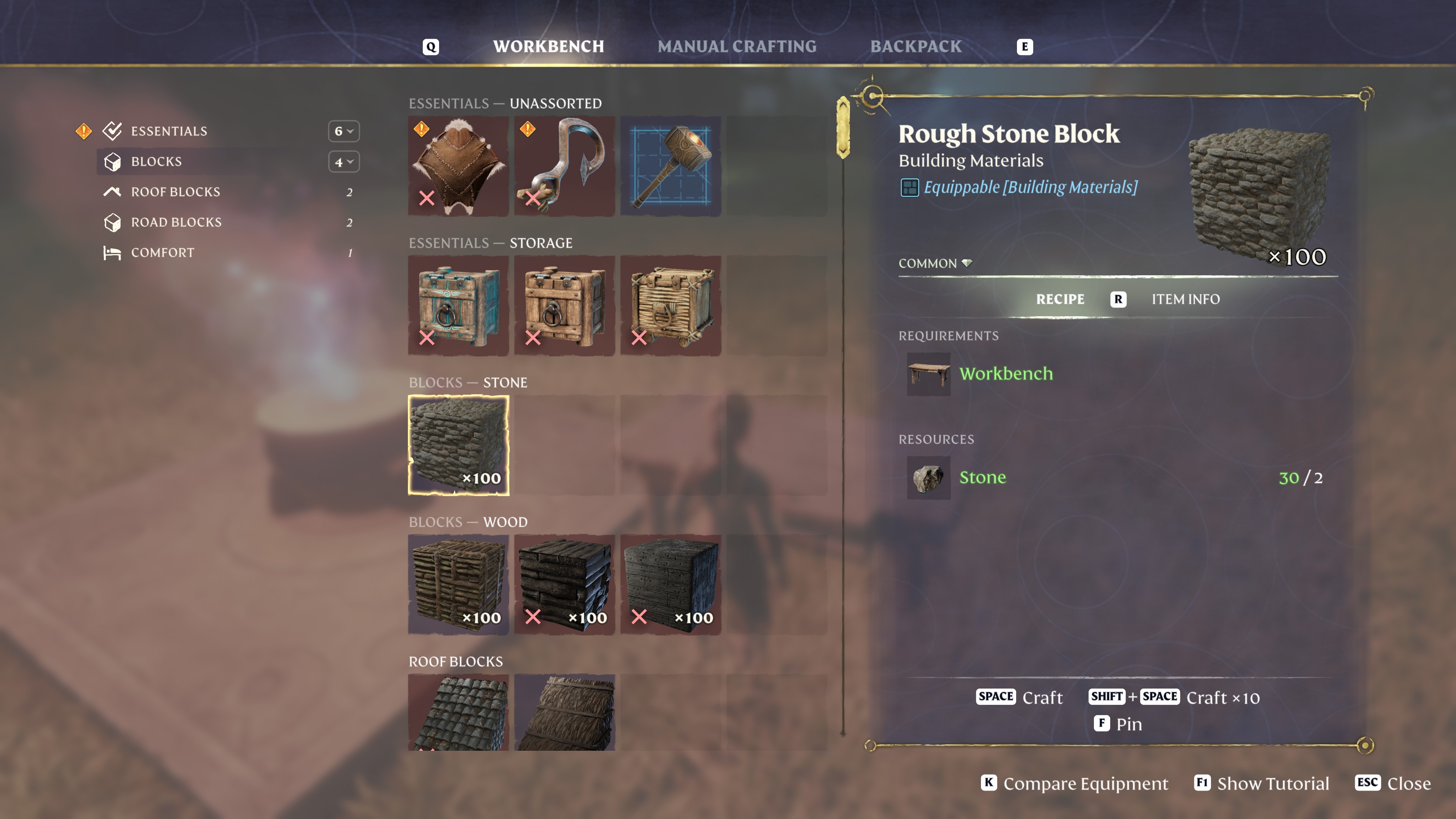This screenshot has height=819, width=1456.
Task: Select the Blocks category
Action: (x=157, y=162)
